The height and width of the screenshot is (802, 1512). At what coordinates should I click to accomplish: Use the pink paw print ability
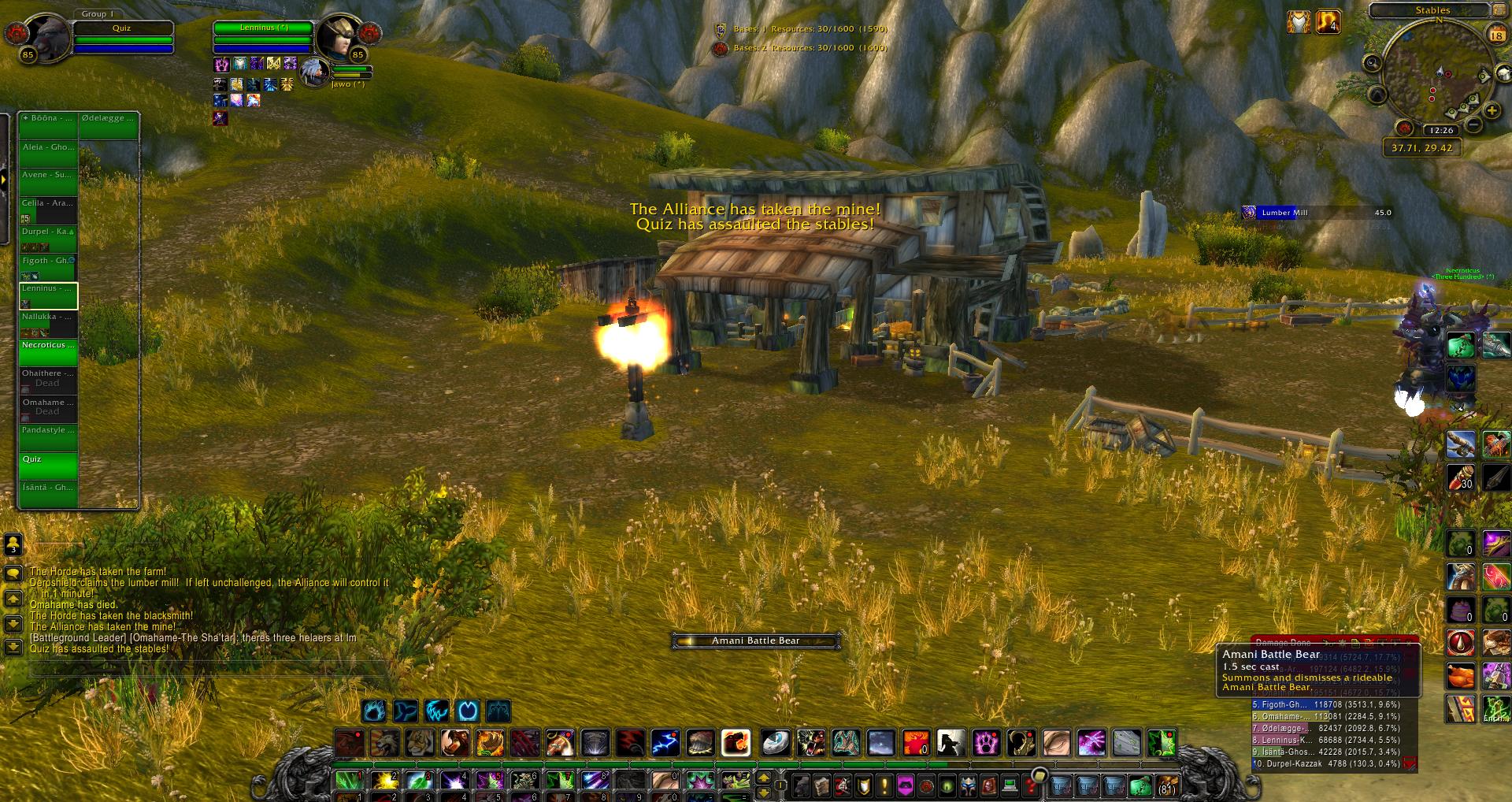[985, 742]
